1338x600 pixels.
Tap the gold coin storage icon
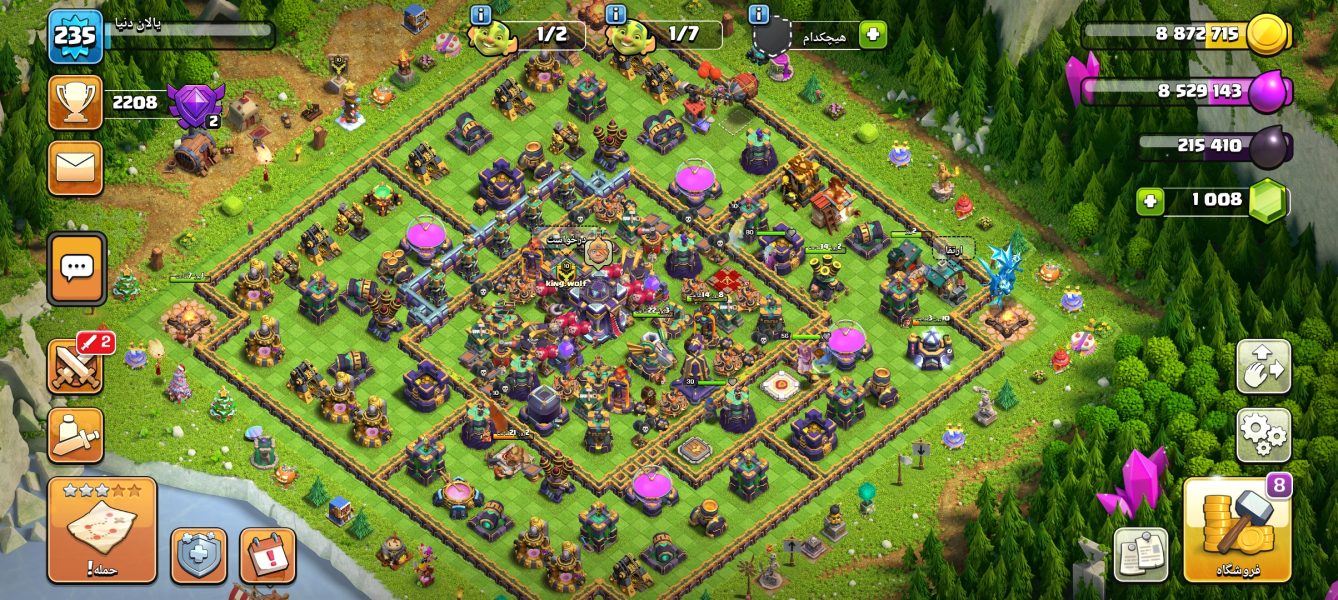point(1268,35)
